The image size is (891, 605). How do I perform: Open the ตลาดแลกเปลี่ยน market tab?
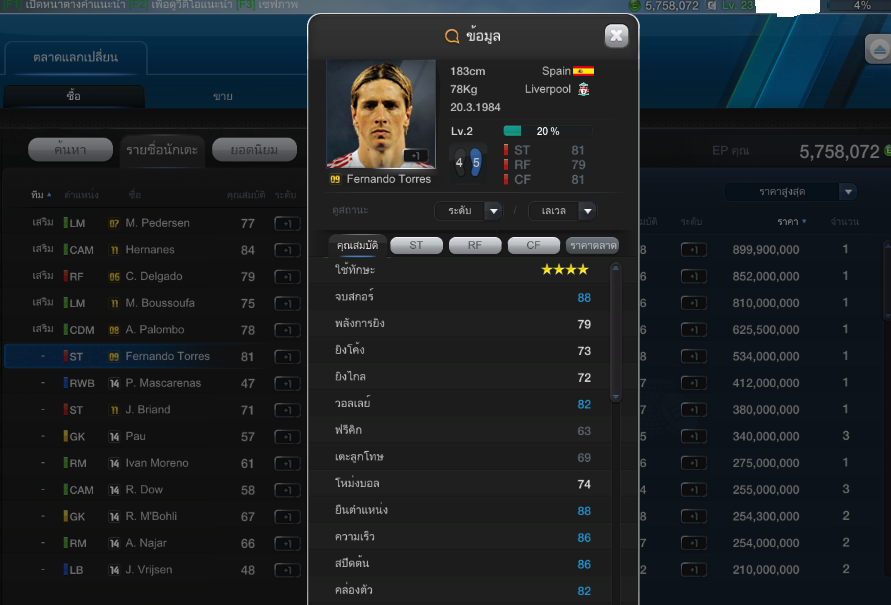[76, 57]
